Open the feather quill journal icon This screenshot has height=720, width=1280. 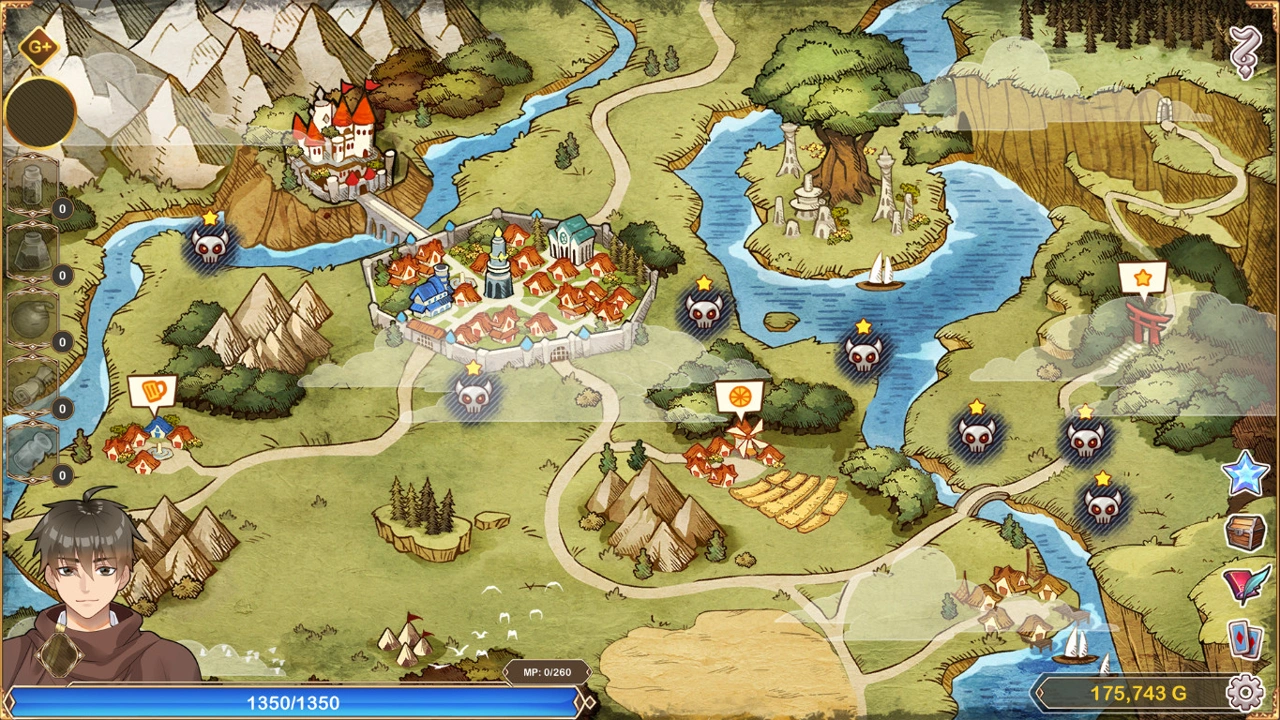pos(1245,585)
